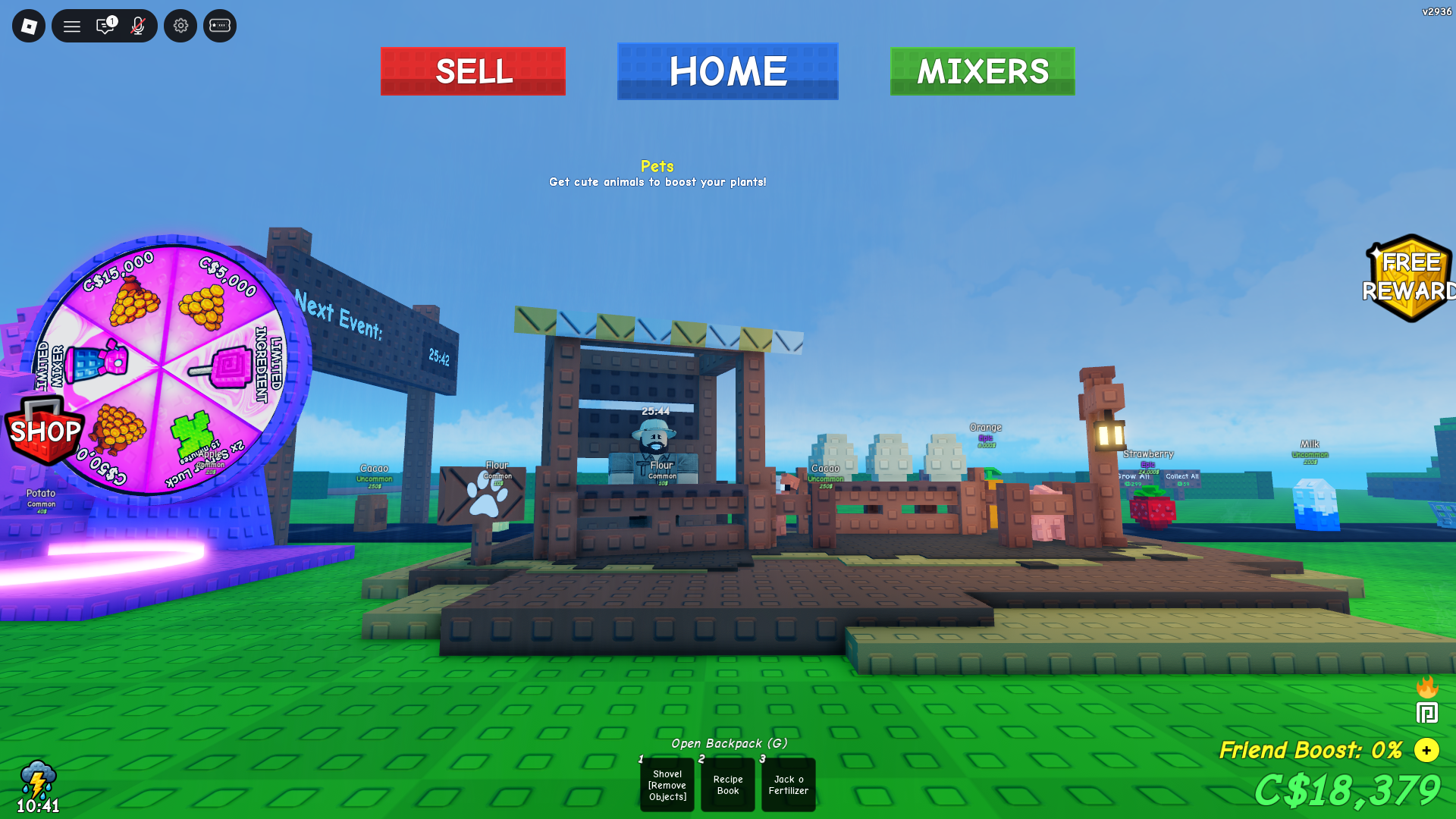
Task: Unmute the microphone
Action: (x=136, y=25)
